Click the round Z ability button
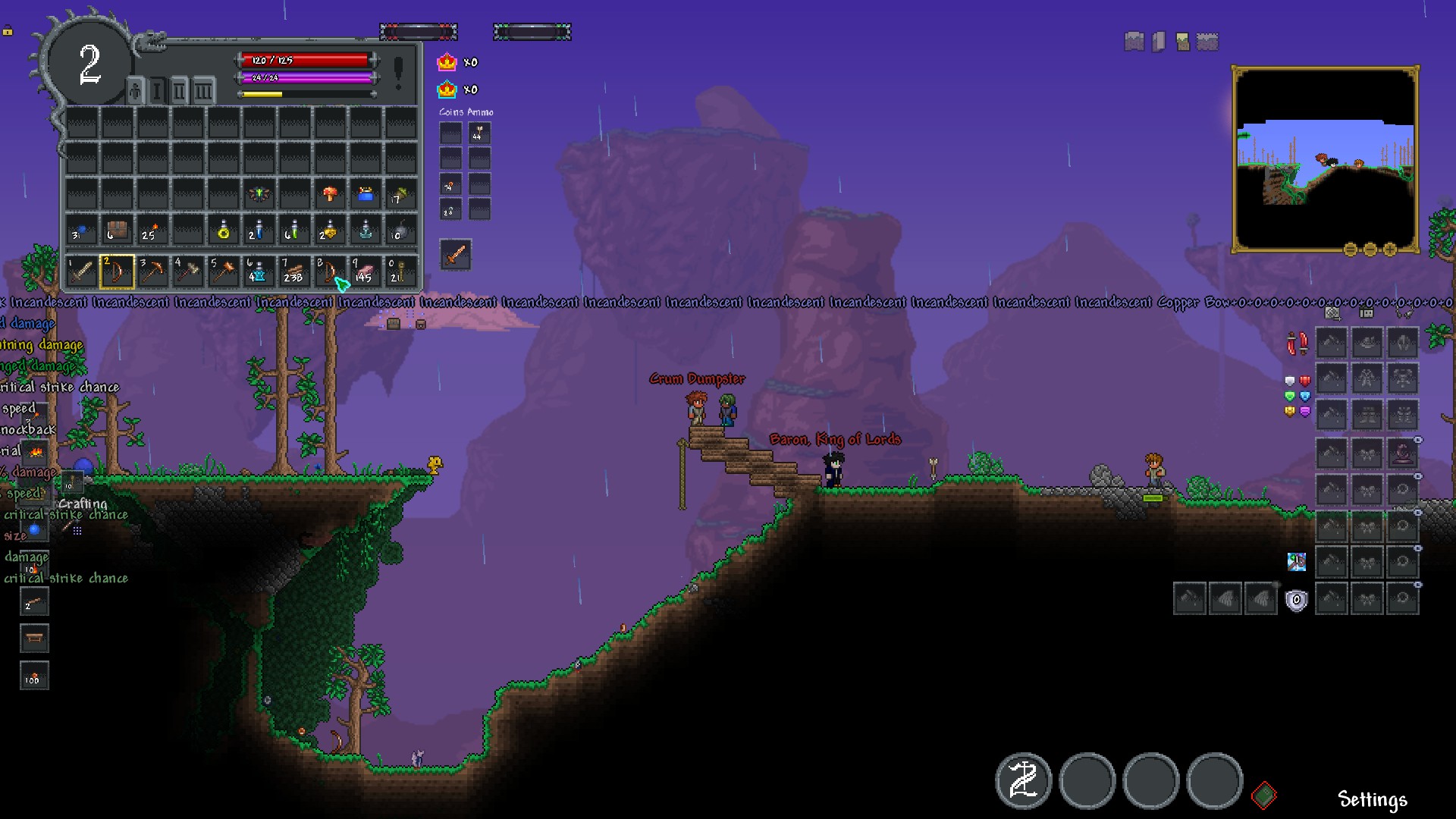Viewport: 1456px width, 819px height. click(x=1023, y=781)
